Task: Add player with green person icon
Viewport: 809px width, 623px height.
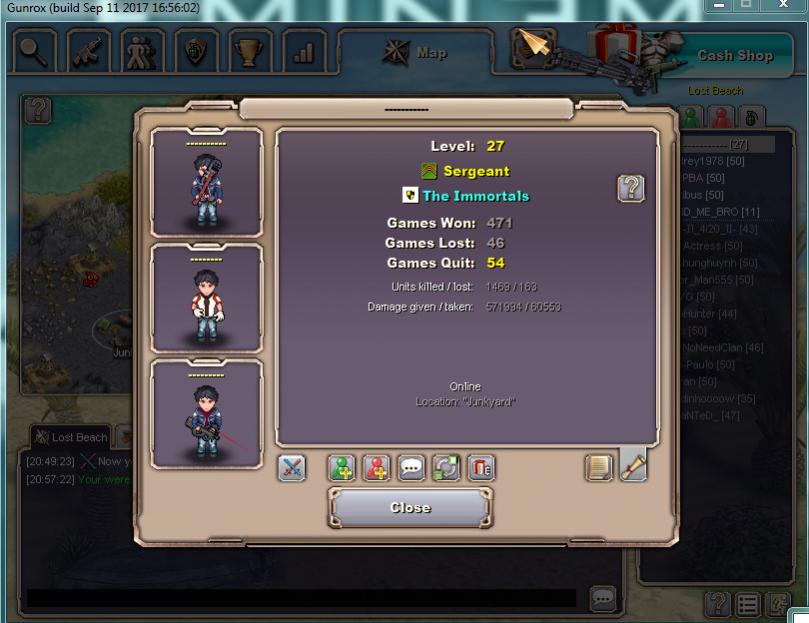Action: pyautogui.click(x=342, y=468)
